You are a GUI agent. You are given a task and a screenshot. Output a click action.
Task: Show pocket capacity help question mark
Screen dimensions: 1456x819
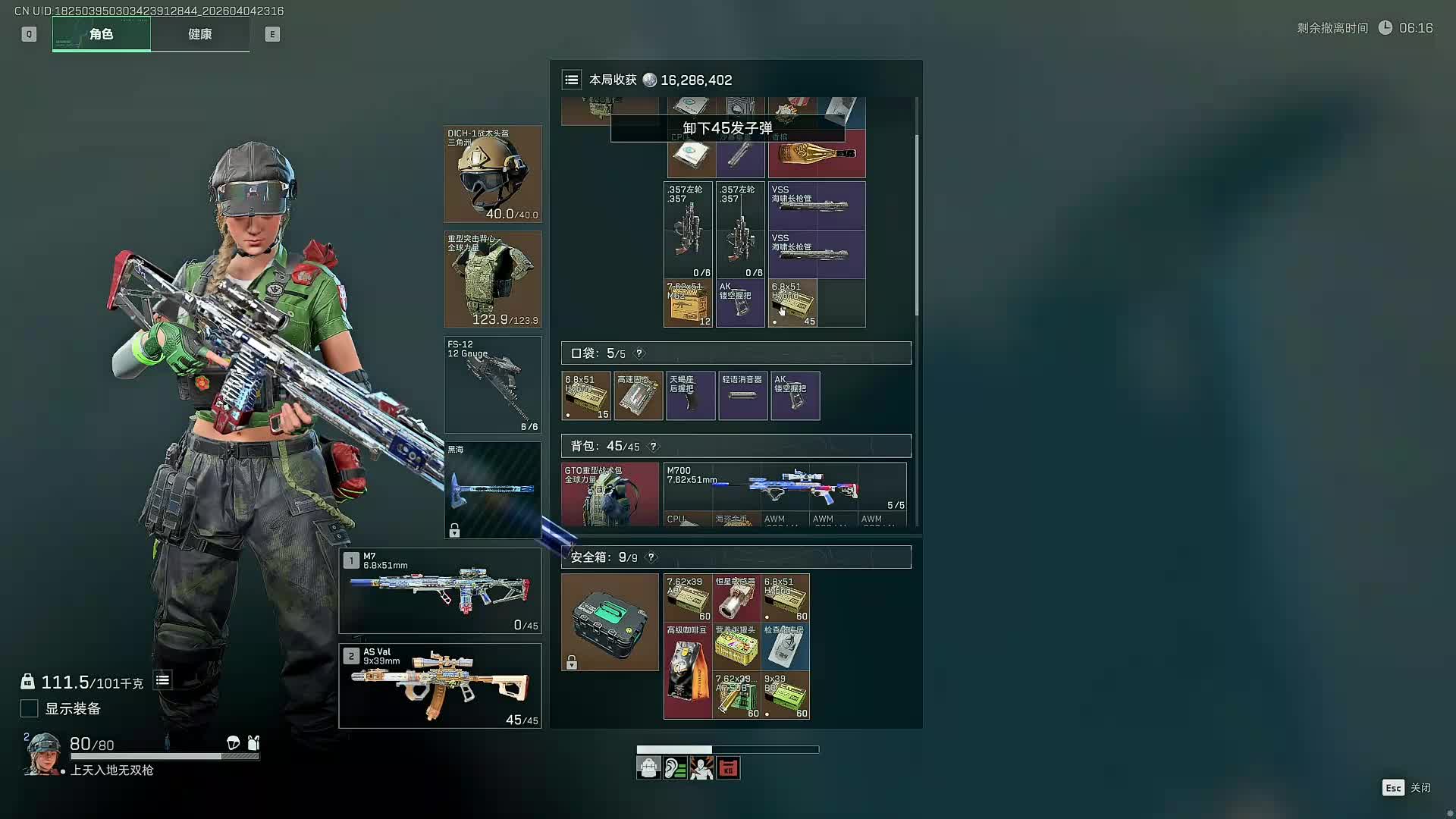point(639,353)
